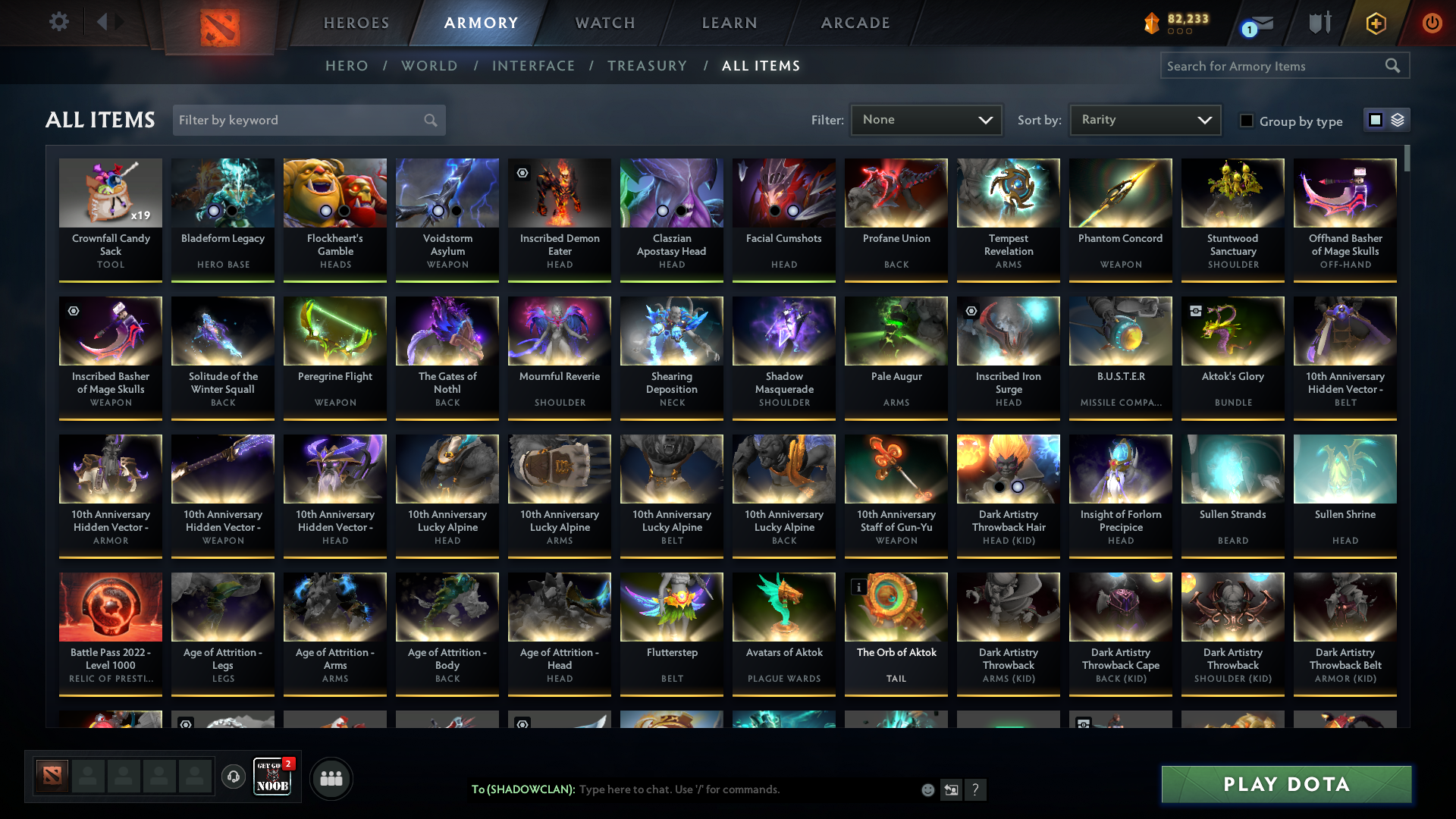This screenshot has width=1456, height=819.
Task: Click the headphone voice chat icon
Action: [x=234, y=777]
